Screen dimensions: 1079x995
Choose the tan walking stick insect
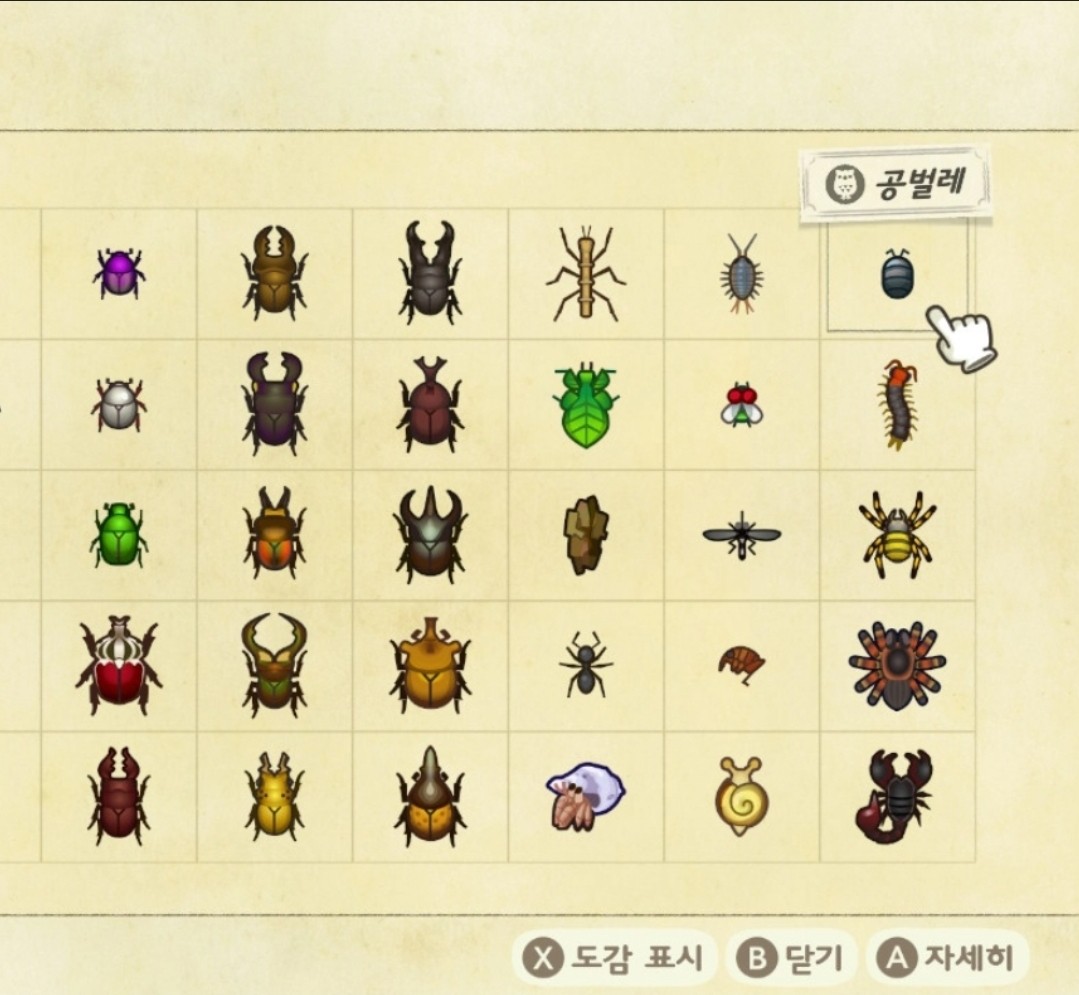click(585, 272)
